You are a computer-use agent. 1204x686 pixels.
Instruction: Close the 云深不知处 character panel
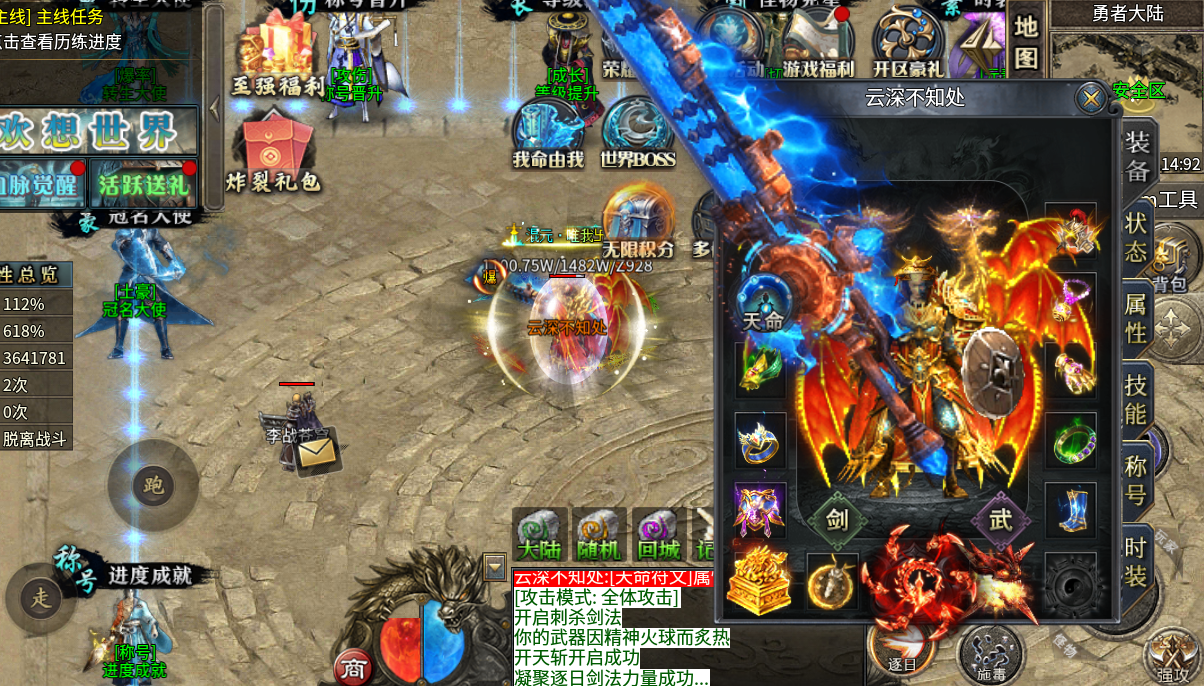1090,98
